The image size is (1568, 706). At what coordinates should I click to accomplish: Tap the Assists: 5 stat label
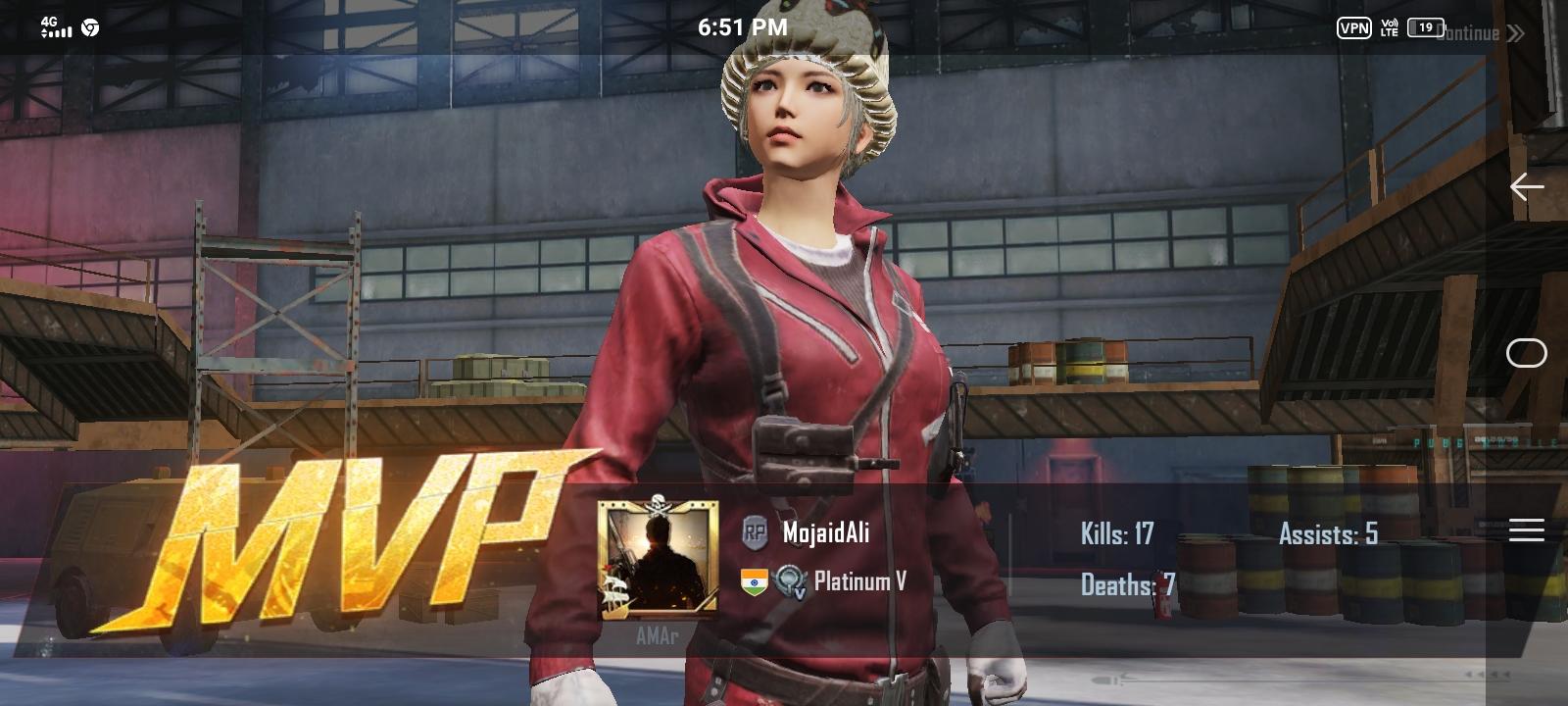[1329, 535]
